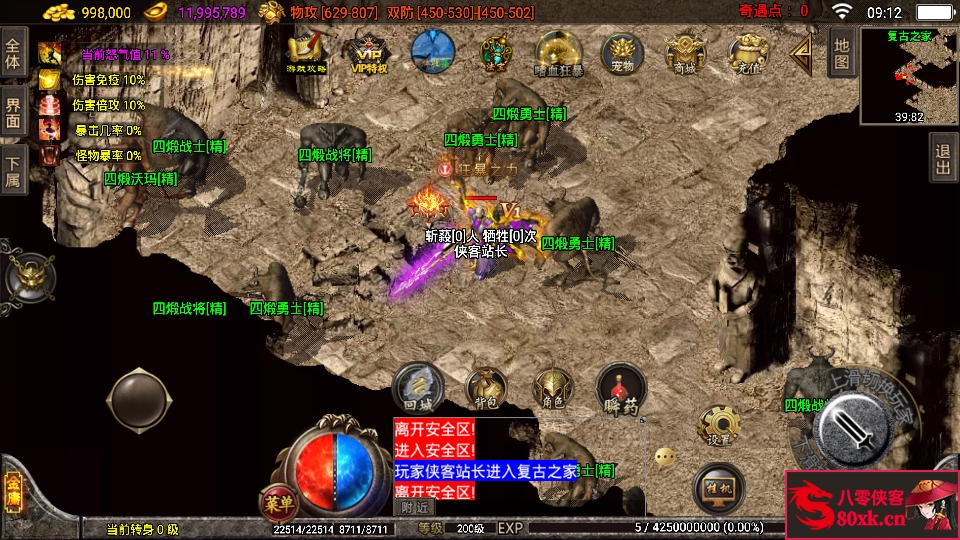Select the 界面 tab

click(x=13, y=111)
